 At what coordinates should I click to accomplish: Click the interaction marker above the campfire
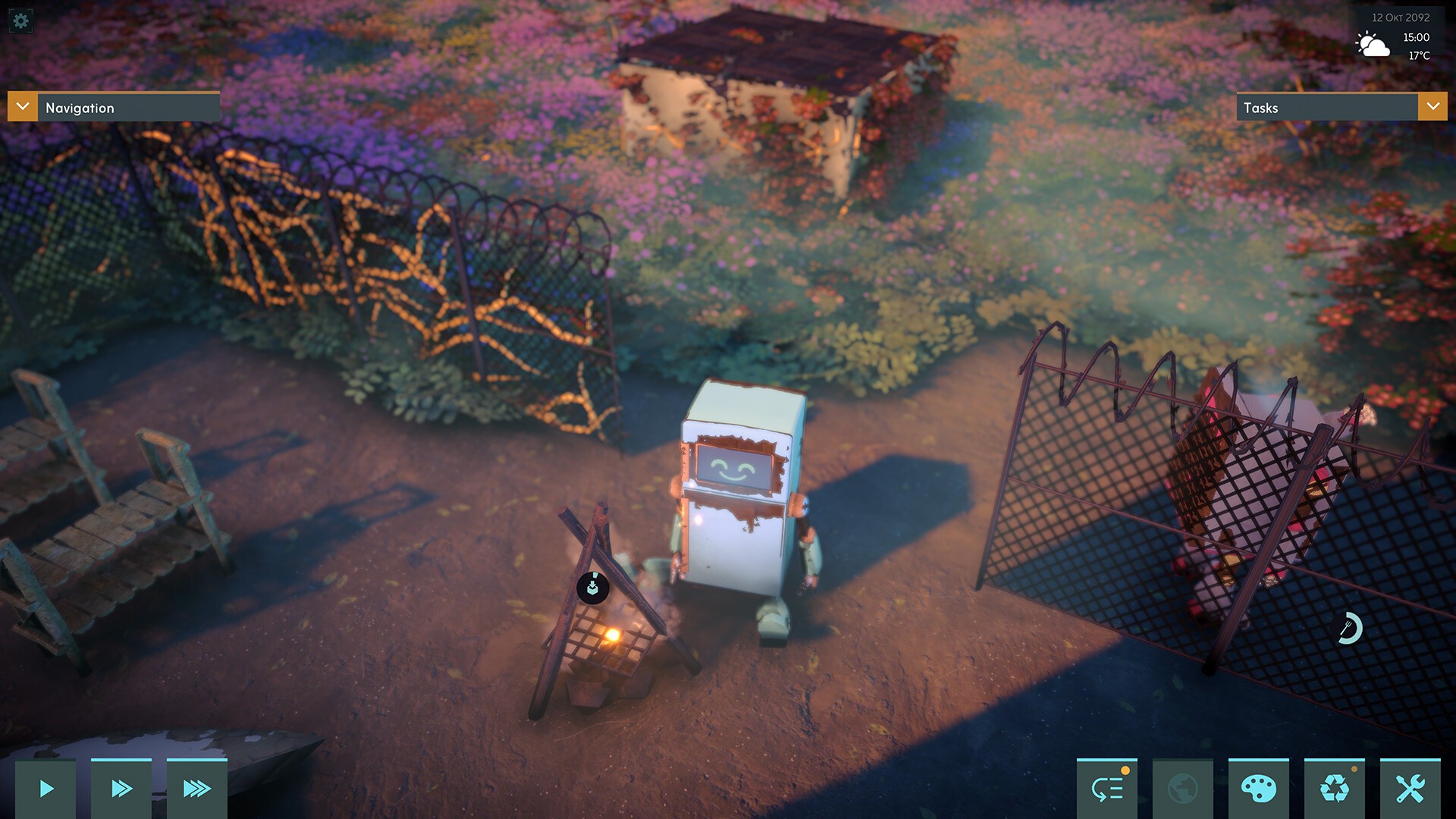(x=593, y=588)
